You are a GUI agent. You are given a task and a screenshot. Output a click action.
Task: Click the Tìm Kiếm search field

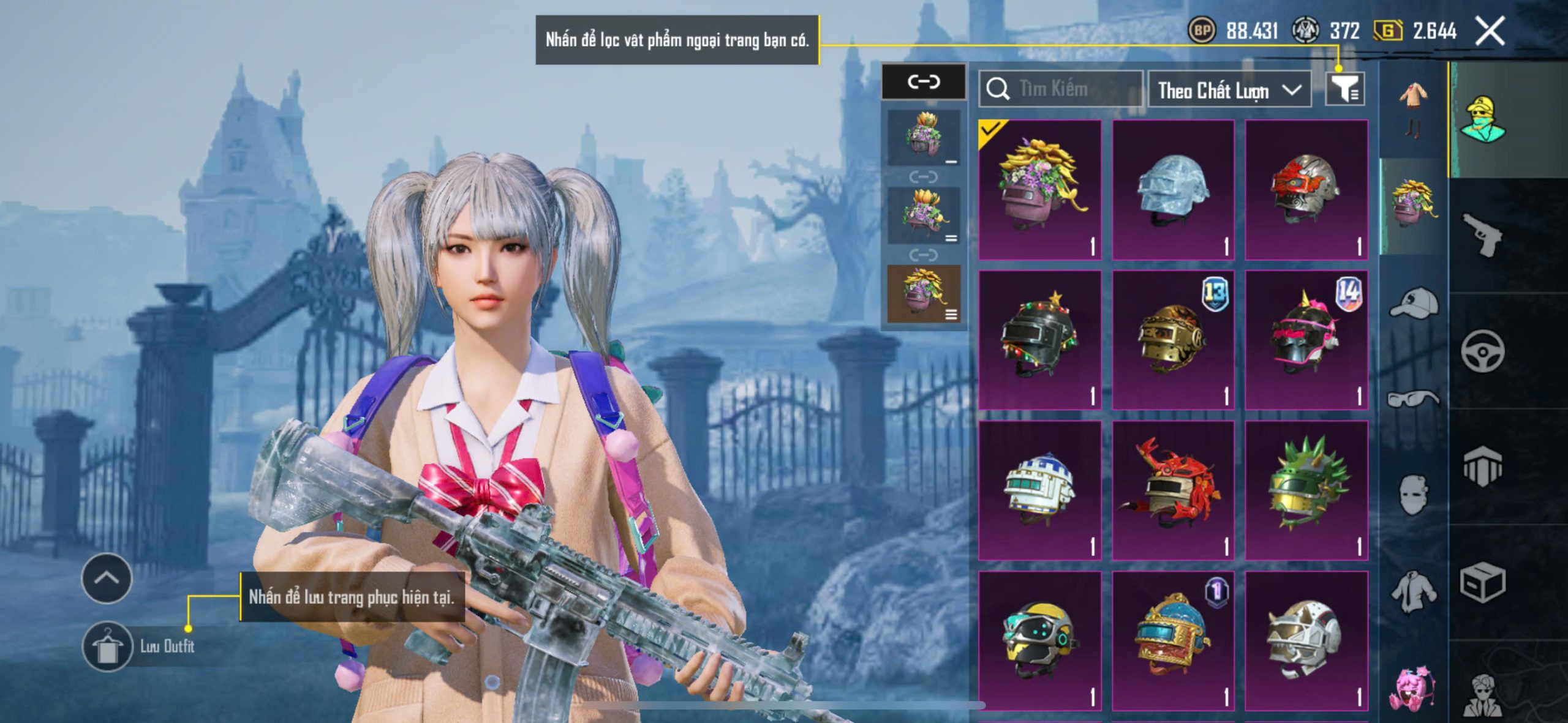click(x=1061, y=89)
